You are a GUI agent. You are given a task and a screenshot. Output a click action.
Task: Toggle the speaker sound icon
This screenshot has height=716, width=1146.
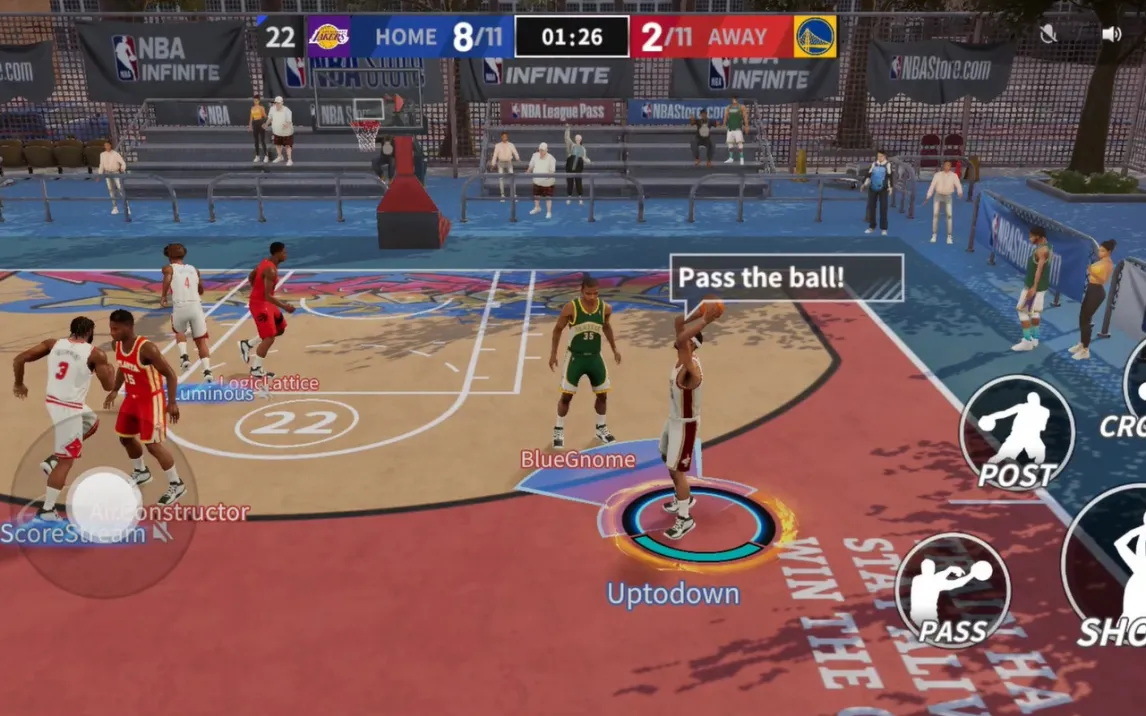pyautogui.click(x=1111, y=34)
